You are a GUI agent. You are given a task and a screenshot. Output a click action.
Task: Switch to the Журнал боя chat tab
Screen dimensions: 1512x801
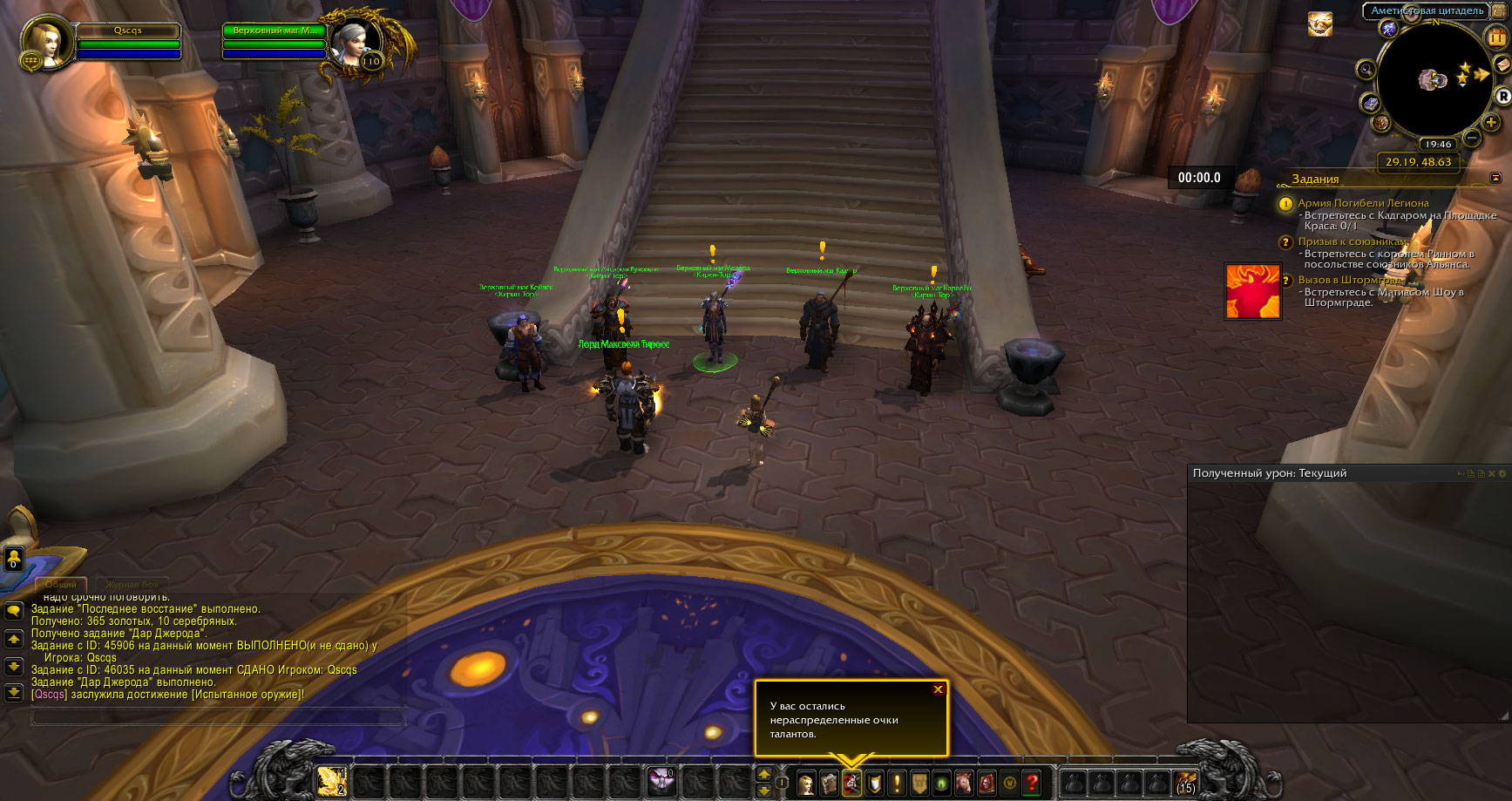click(x=132, y=584)
